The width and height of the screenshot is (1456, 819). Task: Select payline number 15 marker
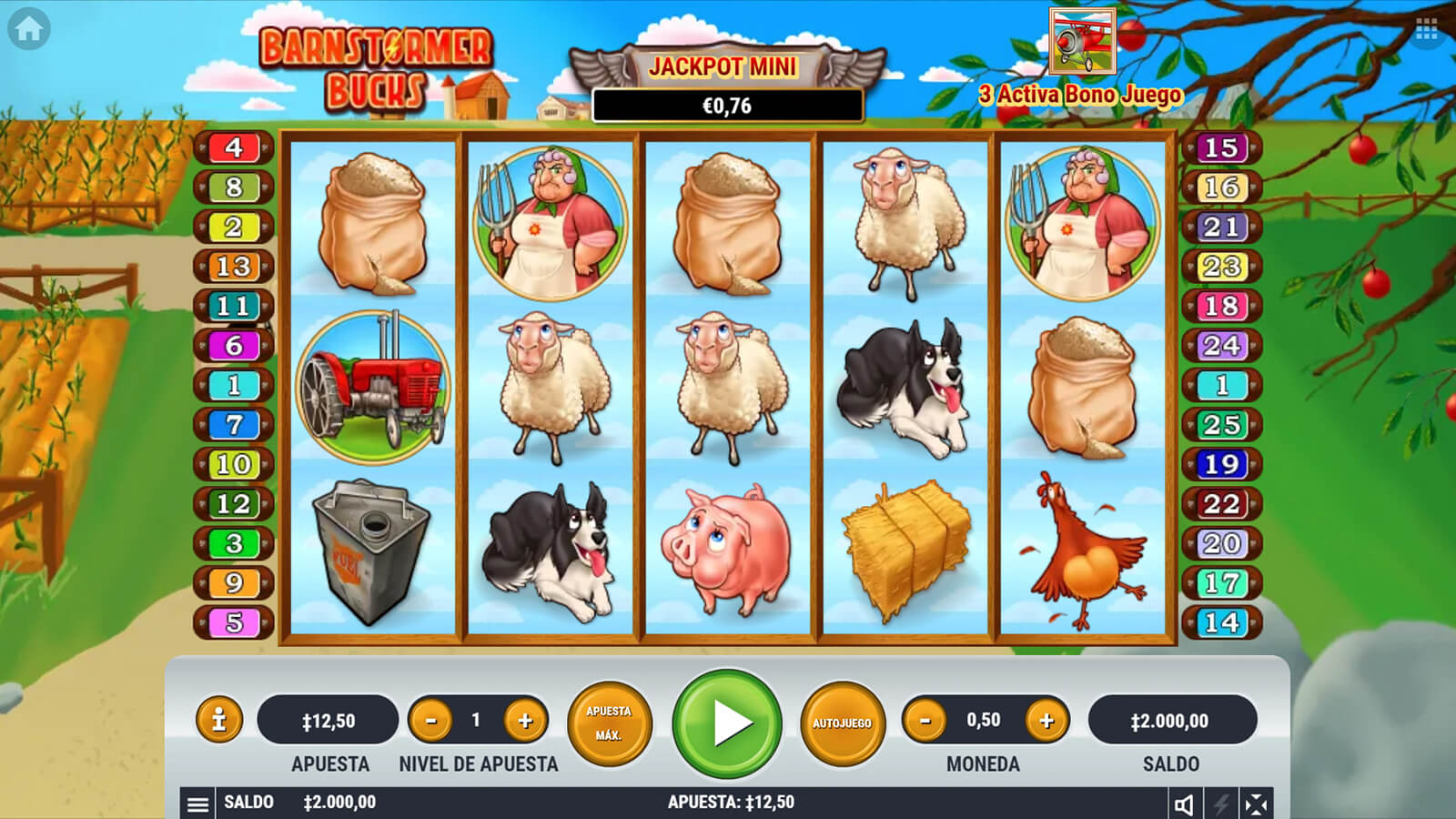pyautogui.click(x=1221, y=147)
